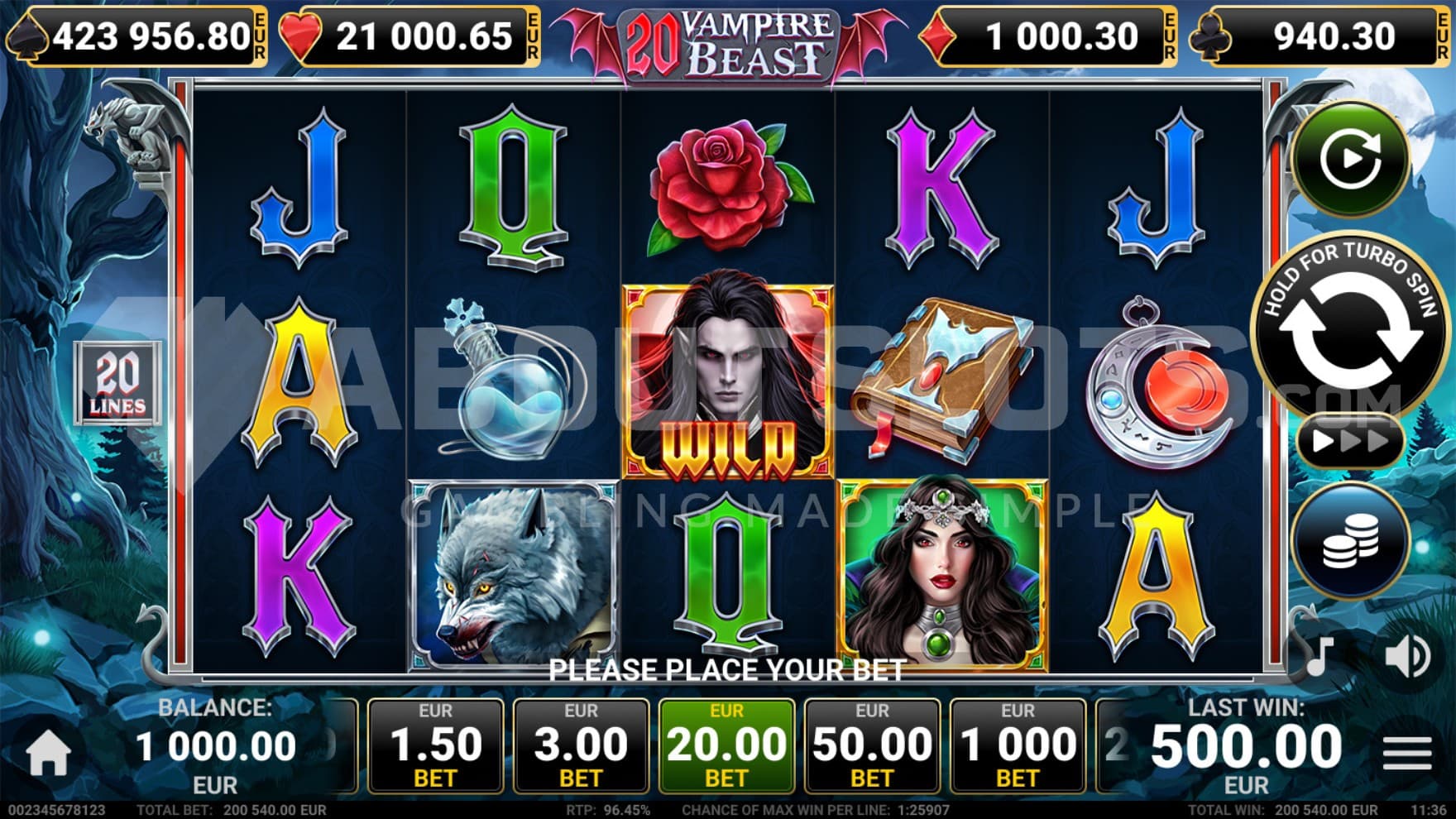Mute sound with the speaker icon
The image size is (1456, 819).
(x=1406, y=656)
